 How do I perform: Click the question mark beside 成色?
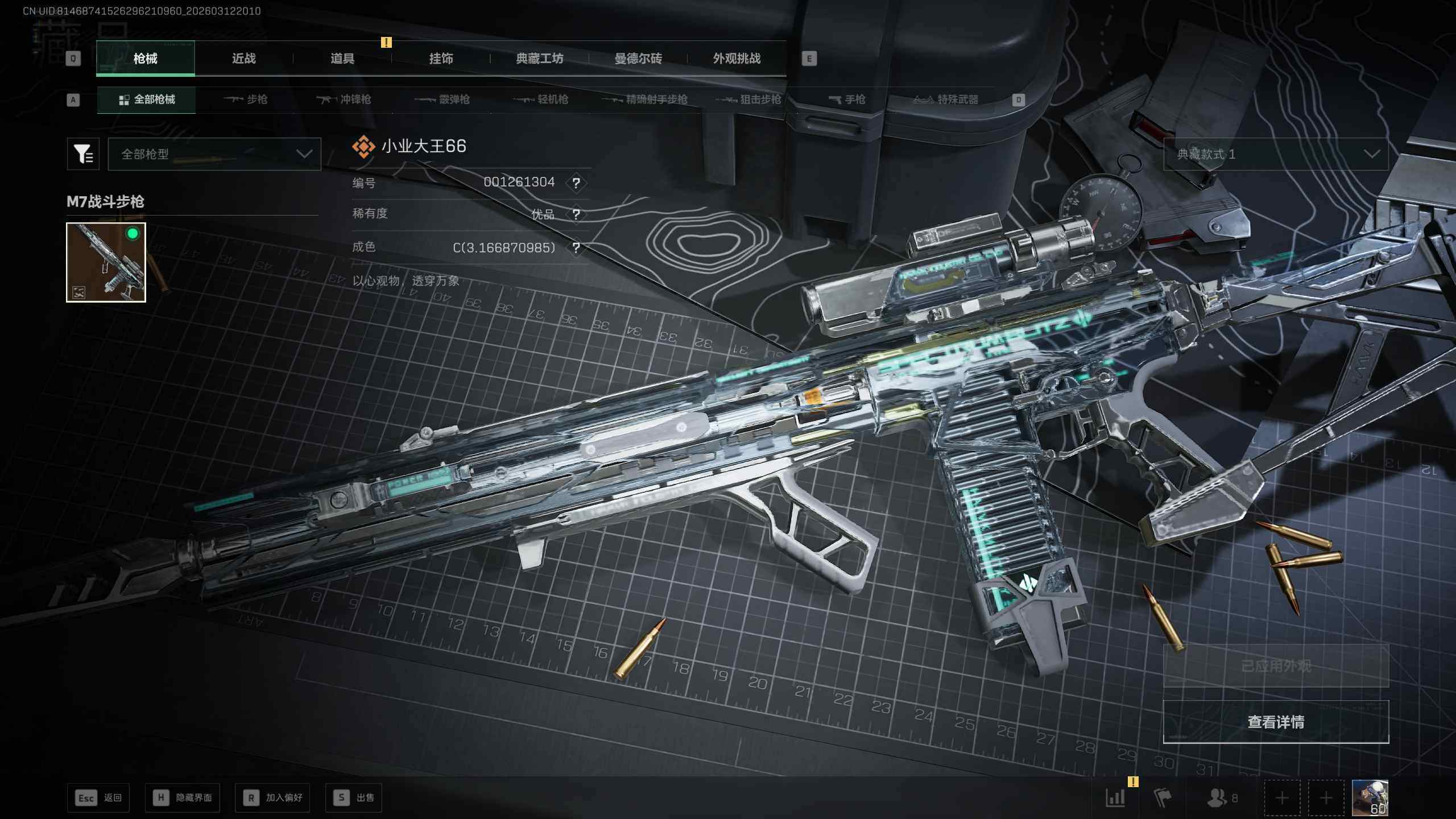576,248
